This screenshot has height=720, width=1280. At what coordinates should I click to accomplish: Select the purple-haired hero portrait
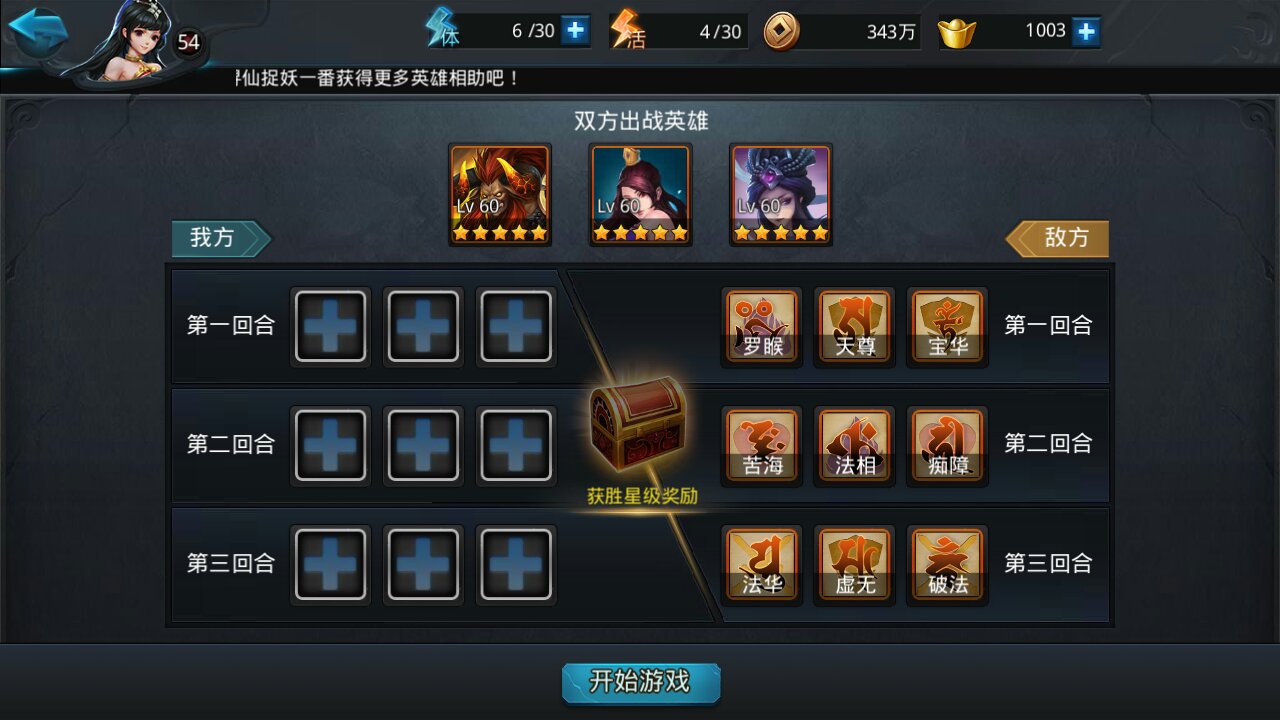[x=781, y=194]
